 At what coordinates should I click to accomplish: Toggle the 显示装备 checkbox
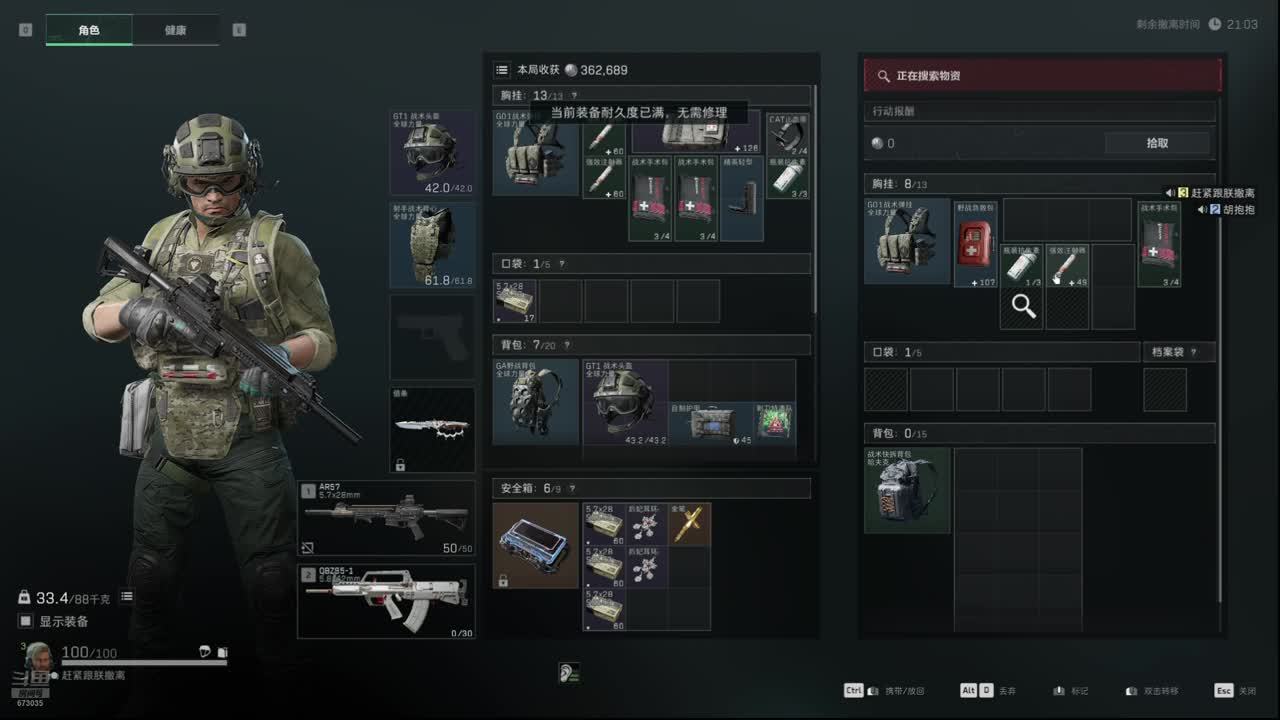tap(26, 621)
